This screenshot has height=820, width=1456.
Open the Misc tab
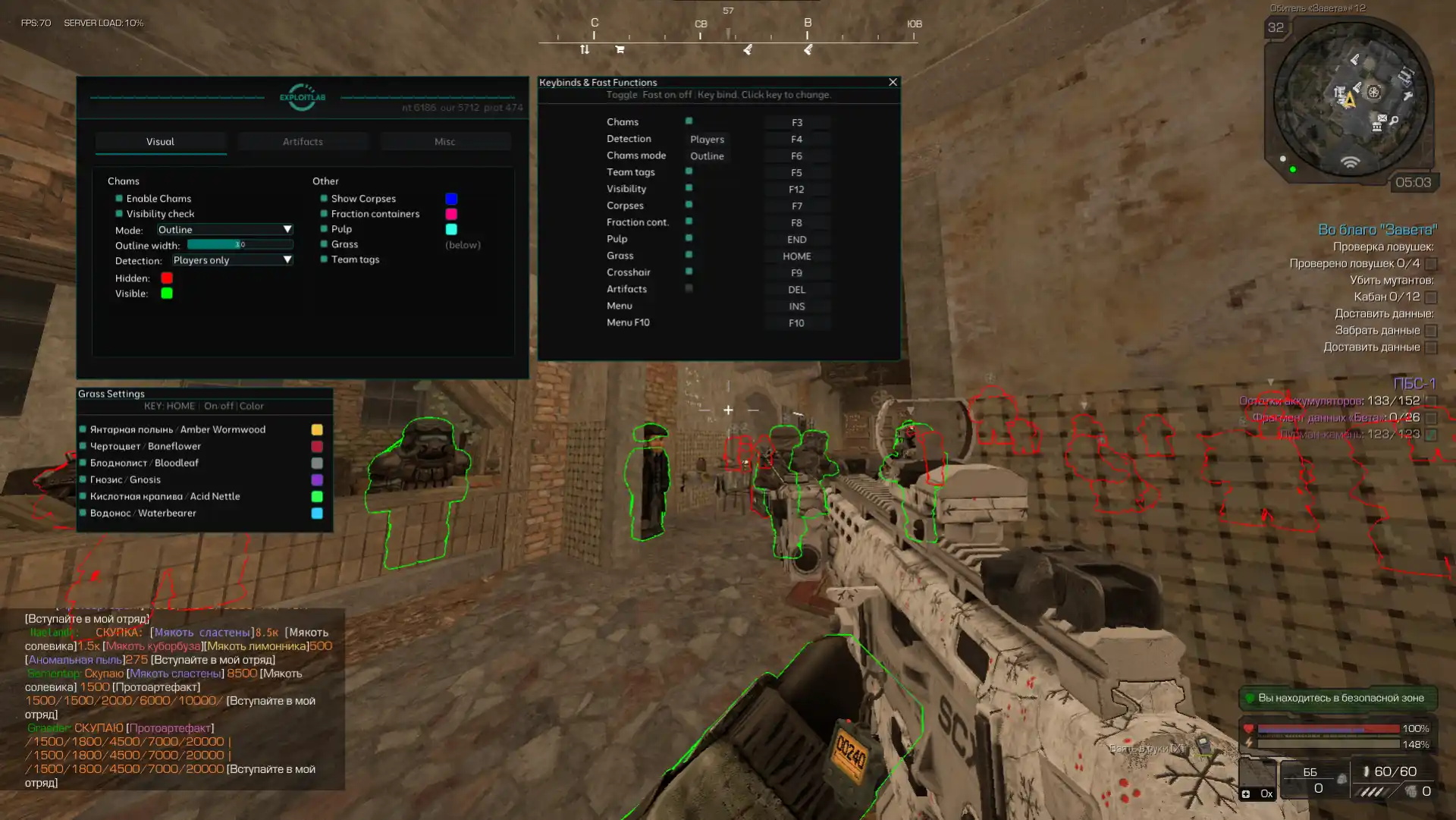[x=445, y=142]
